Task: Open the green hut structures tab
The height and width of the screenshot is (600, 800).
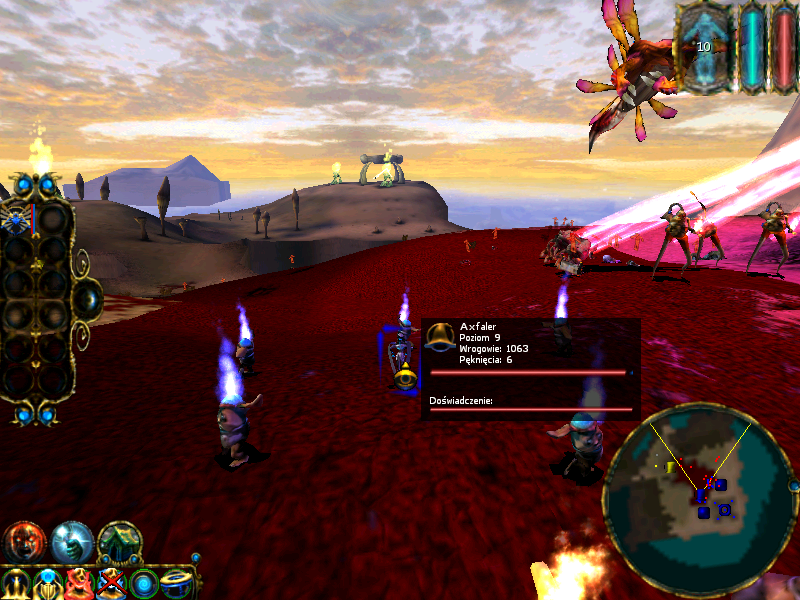Action: click(x=120, y=541)
